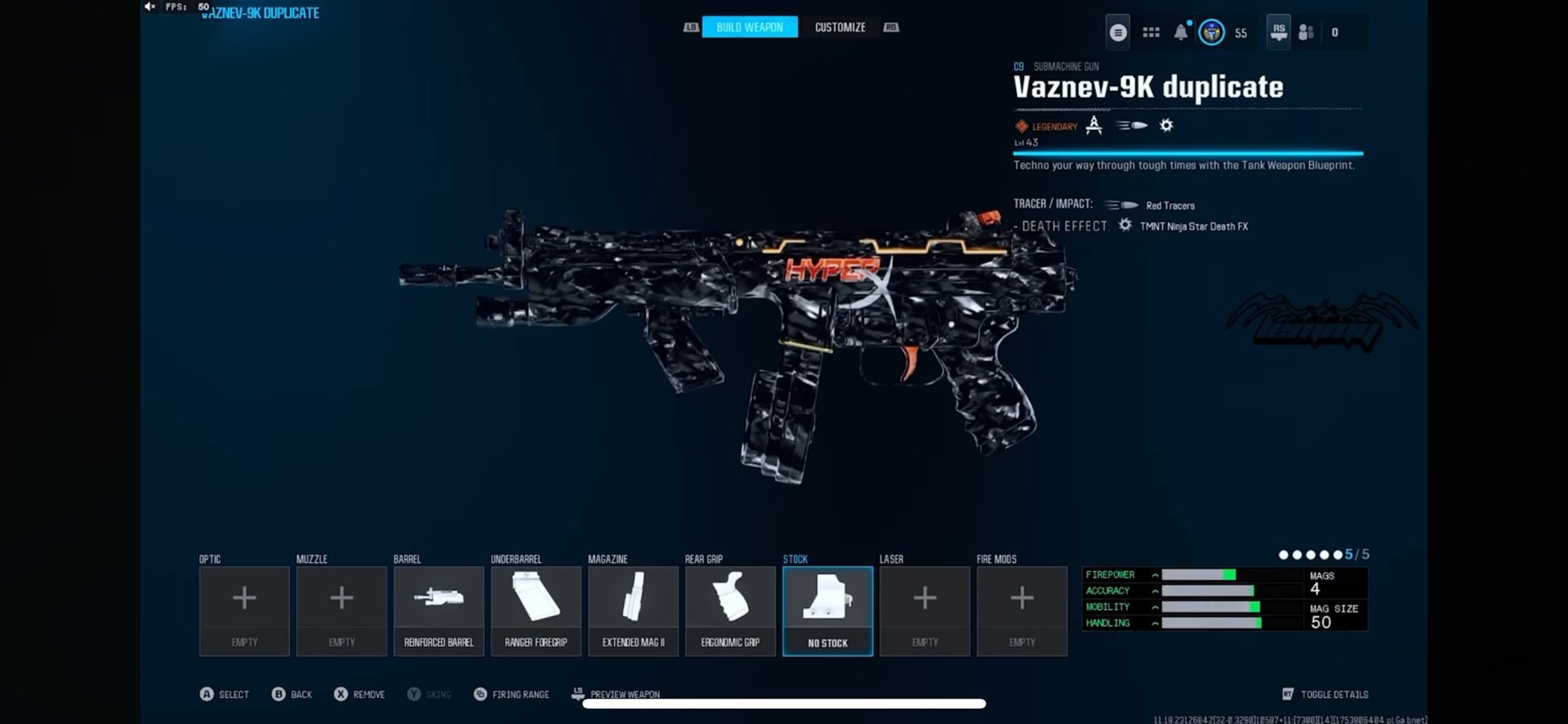
Task: Open the Customize tab
Action: [840, 27]
